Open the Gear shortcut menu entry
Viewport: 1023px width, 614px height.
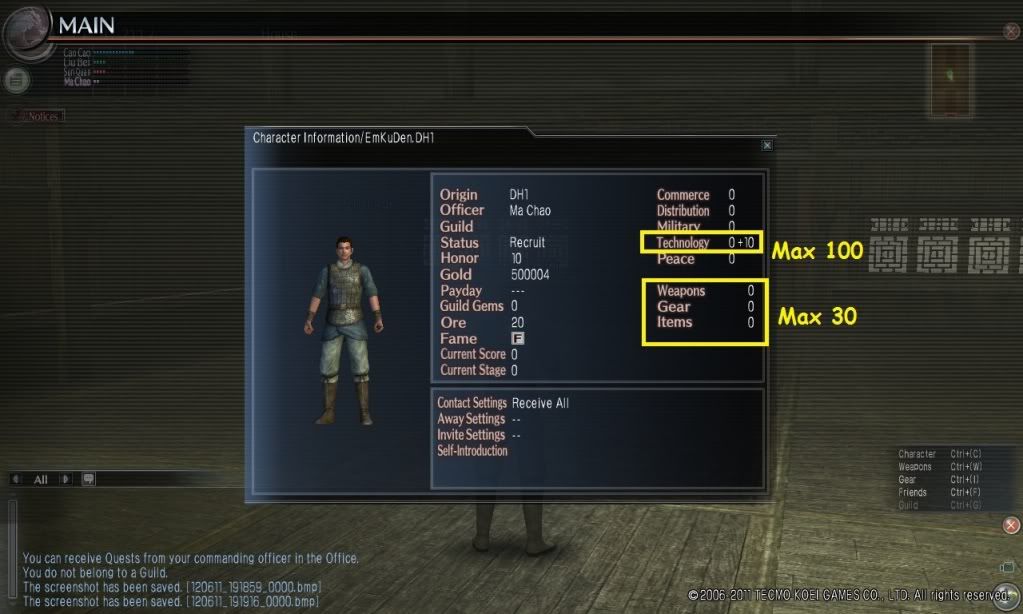(x=907, y=480)
